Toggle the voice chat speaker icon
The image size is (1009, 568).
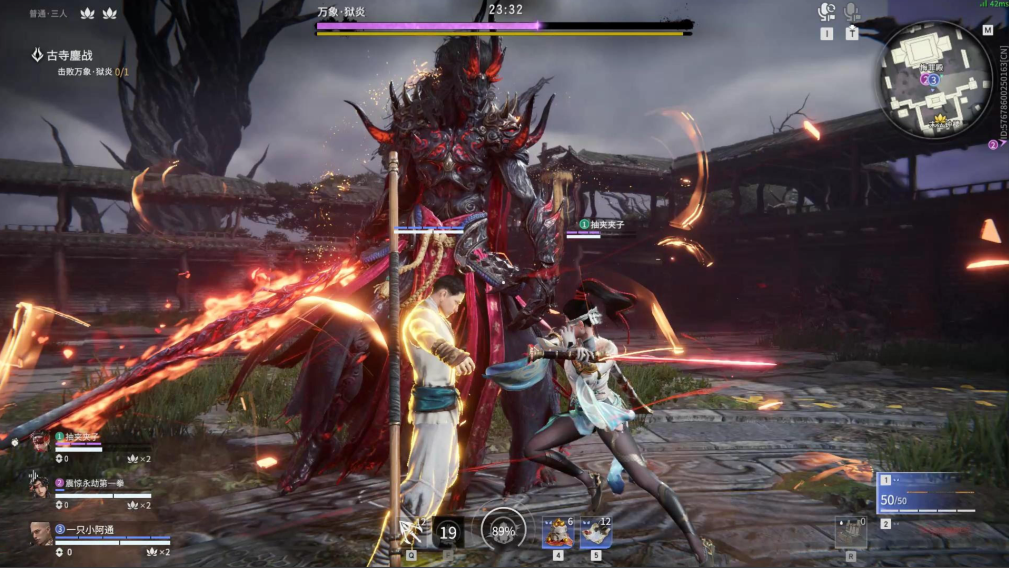(x=826, y=12)
